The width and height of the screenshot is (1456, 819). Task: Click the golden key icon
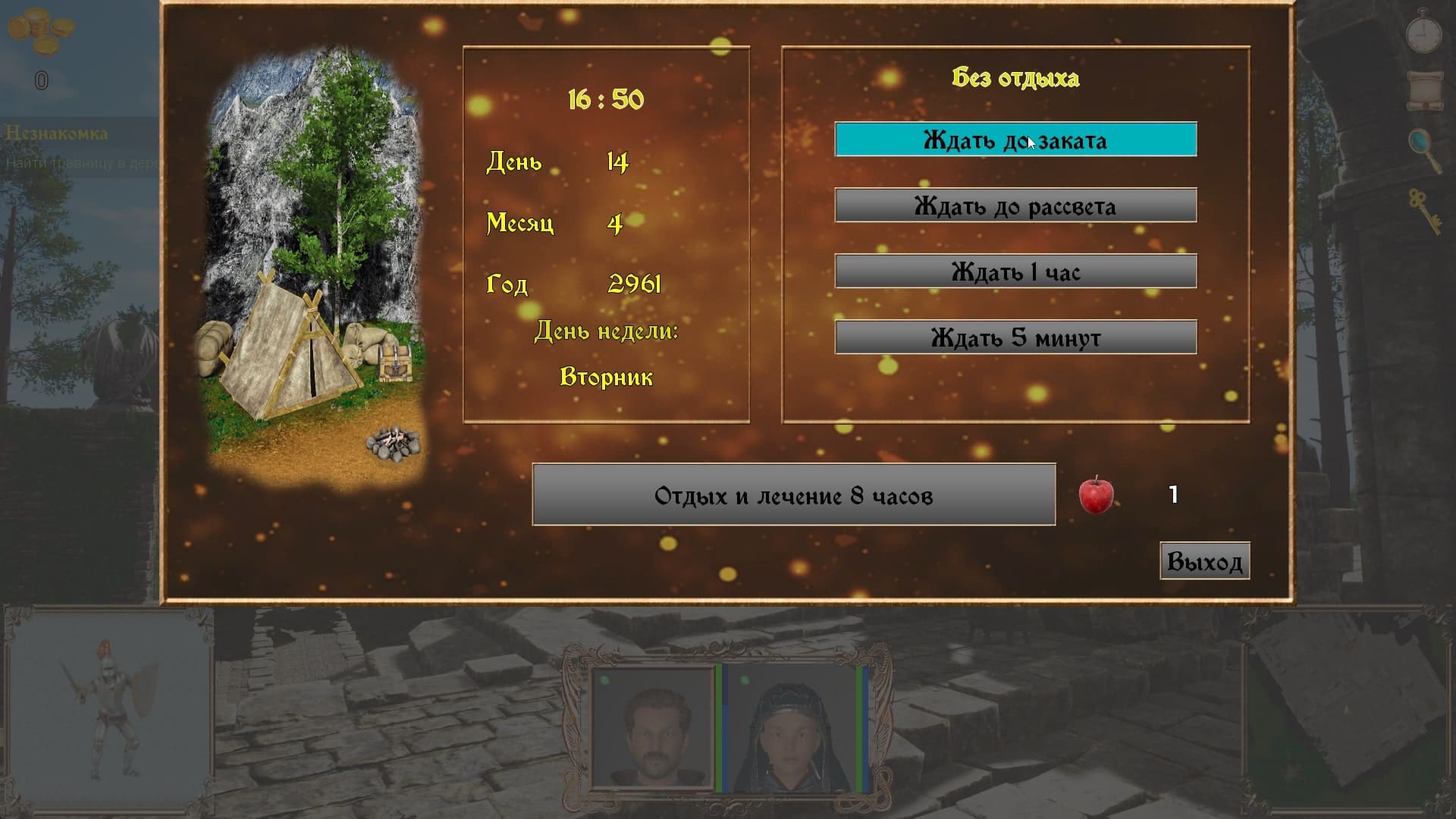click(x=1424, y=212)
